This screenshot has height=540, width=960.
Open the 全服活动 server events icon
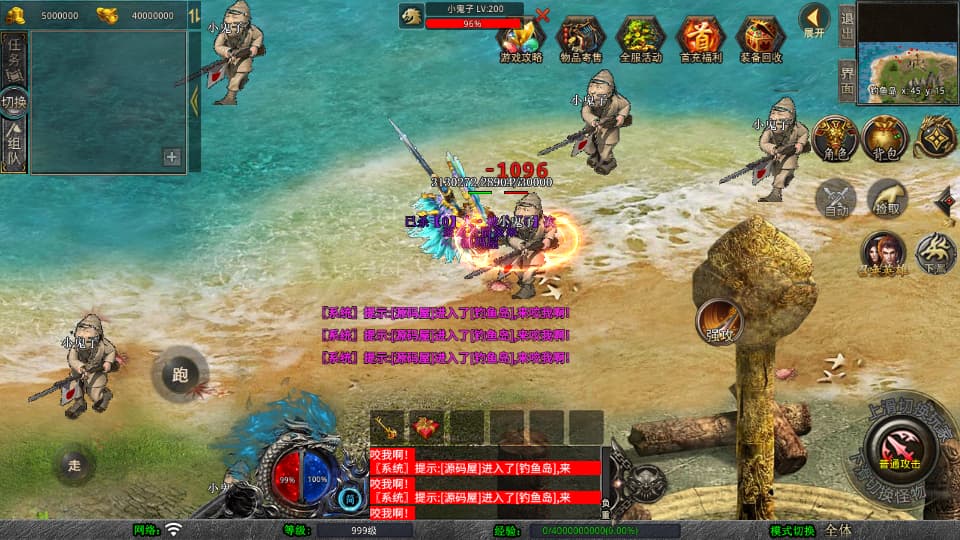tap(641, 40)
